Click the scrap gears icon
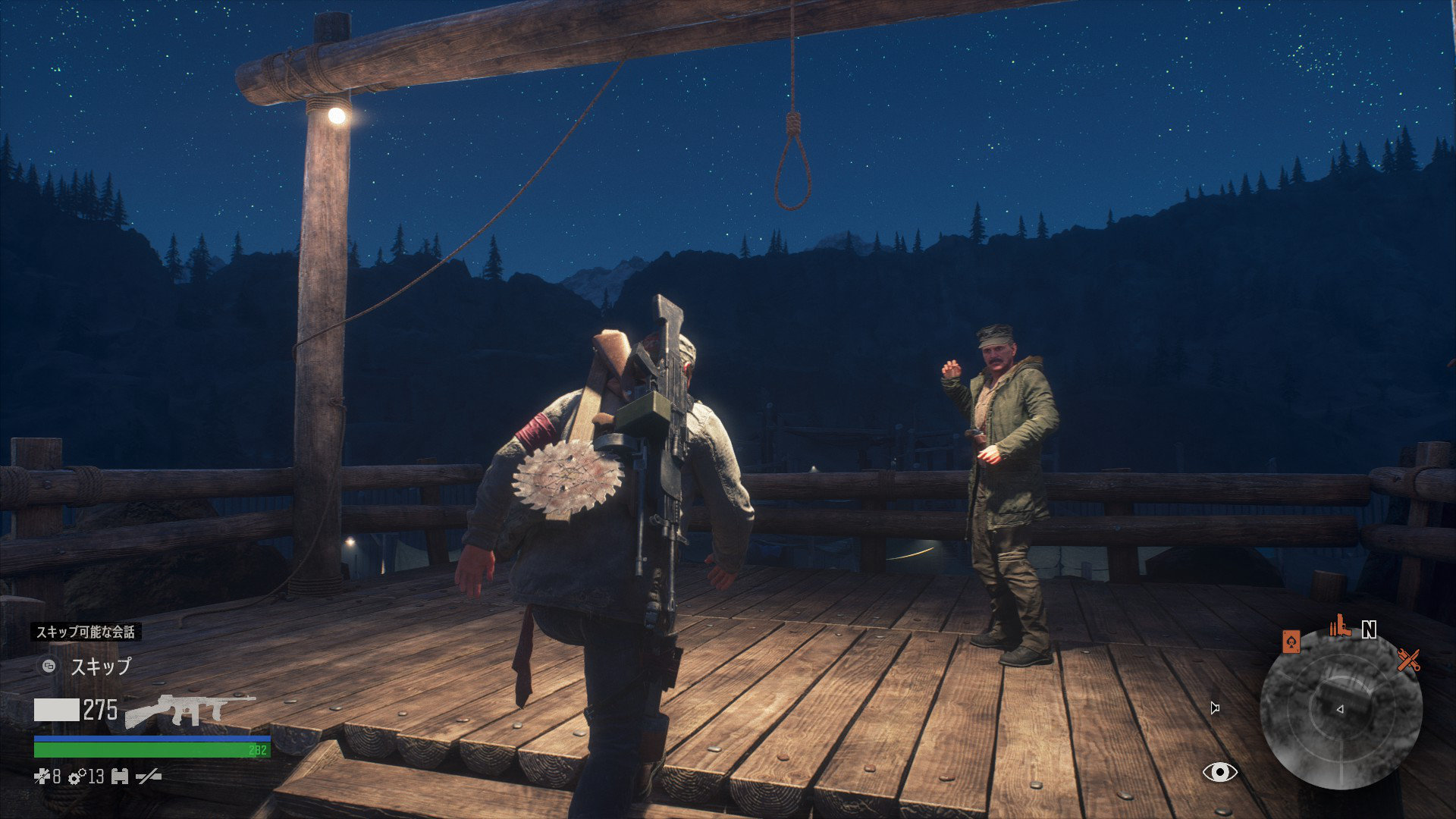This screenshot has height=819, width=1456. click(x=77, y=776)
